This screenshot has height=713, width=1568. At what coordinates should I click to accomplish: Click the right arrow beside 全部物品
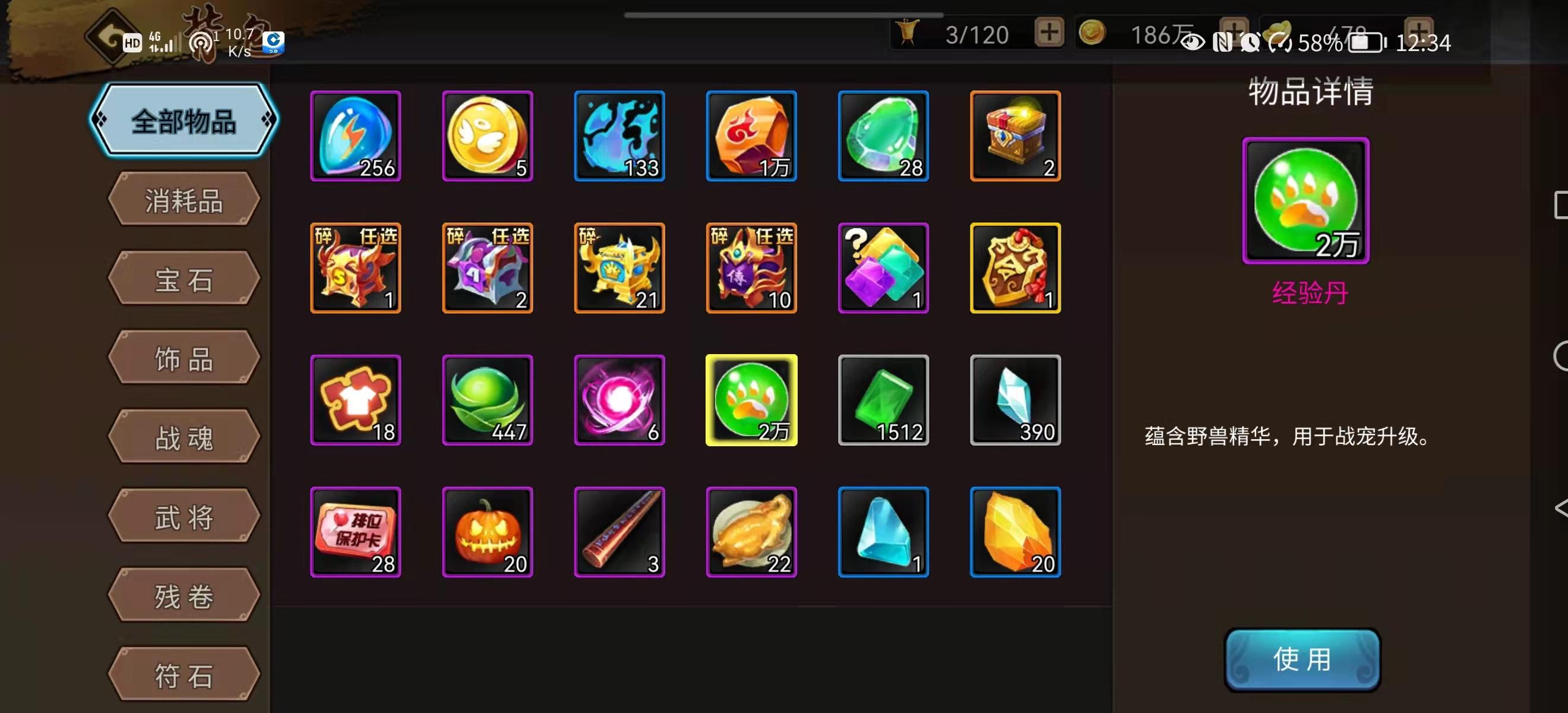(266, 122)
